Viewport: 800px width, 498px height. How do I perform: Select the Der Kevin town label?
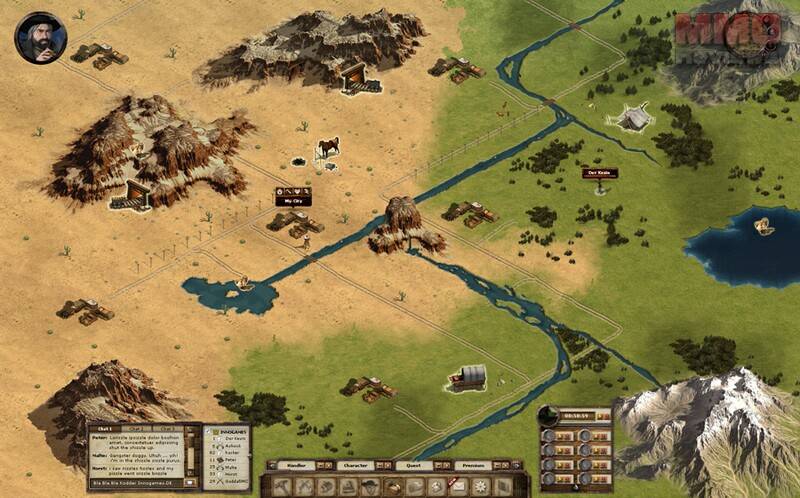[x=599, y=173]
